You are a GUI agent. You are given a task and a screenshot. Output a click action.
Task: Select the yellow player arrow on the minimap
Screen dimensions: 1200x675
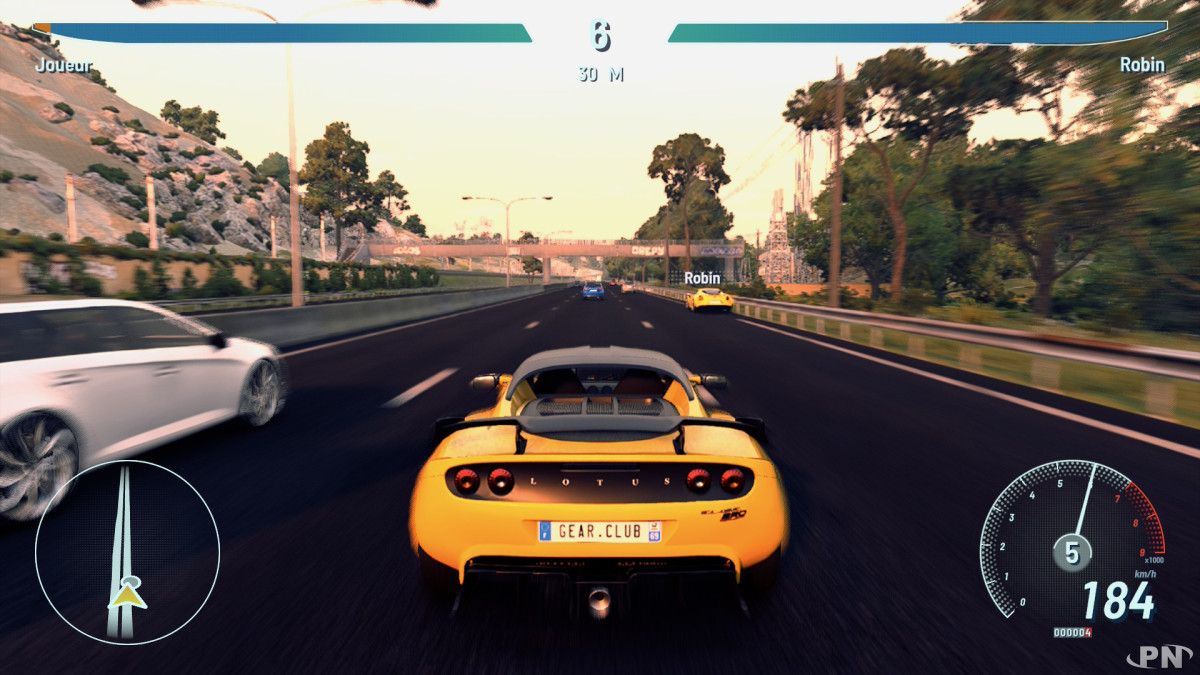pyautogui.click(x=127, y=596)
